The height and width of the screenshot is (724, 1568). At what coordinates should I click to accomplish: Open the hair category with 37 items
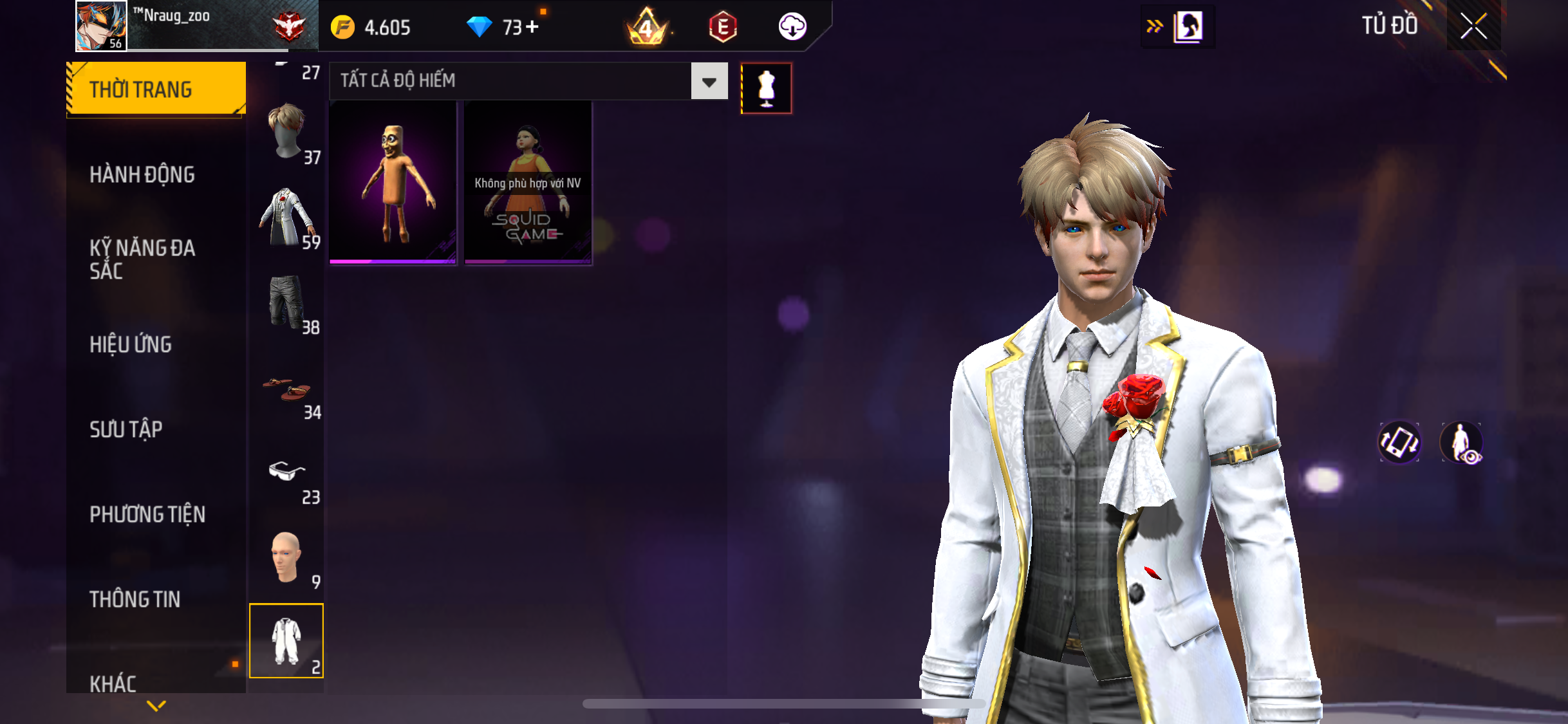pyautogui.click(x=287, y=133)
